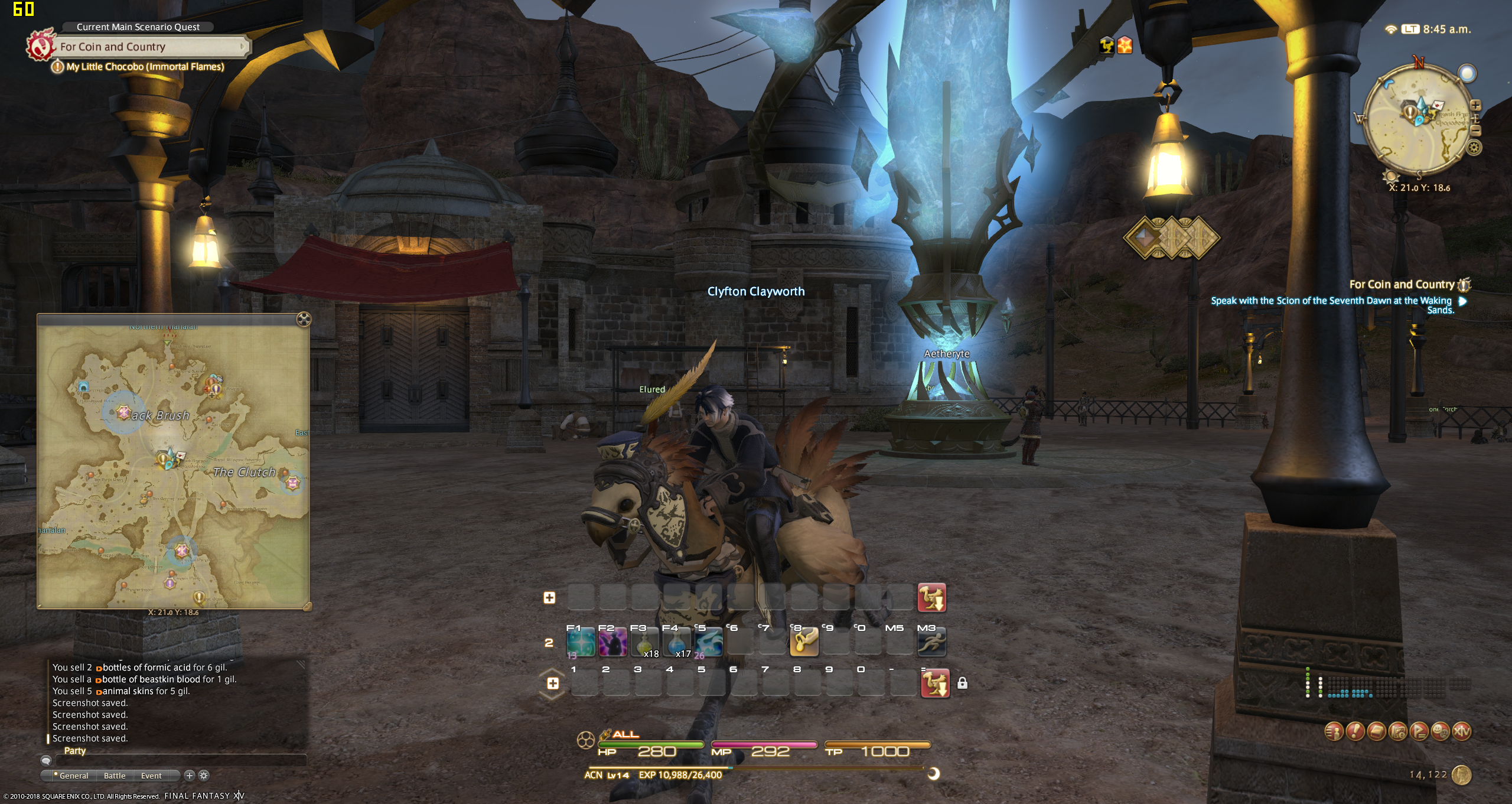Open the emote and social menu icon
Image resolution: width=1512 pixels, height=804 pixels.
click(1441, 731)
